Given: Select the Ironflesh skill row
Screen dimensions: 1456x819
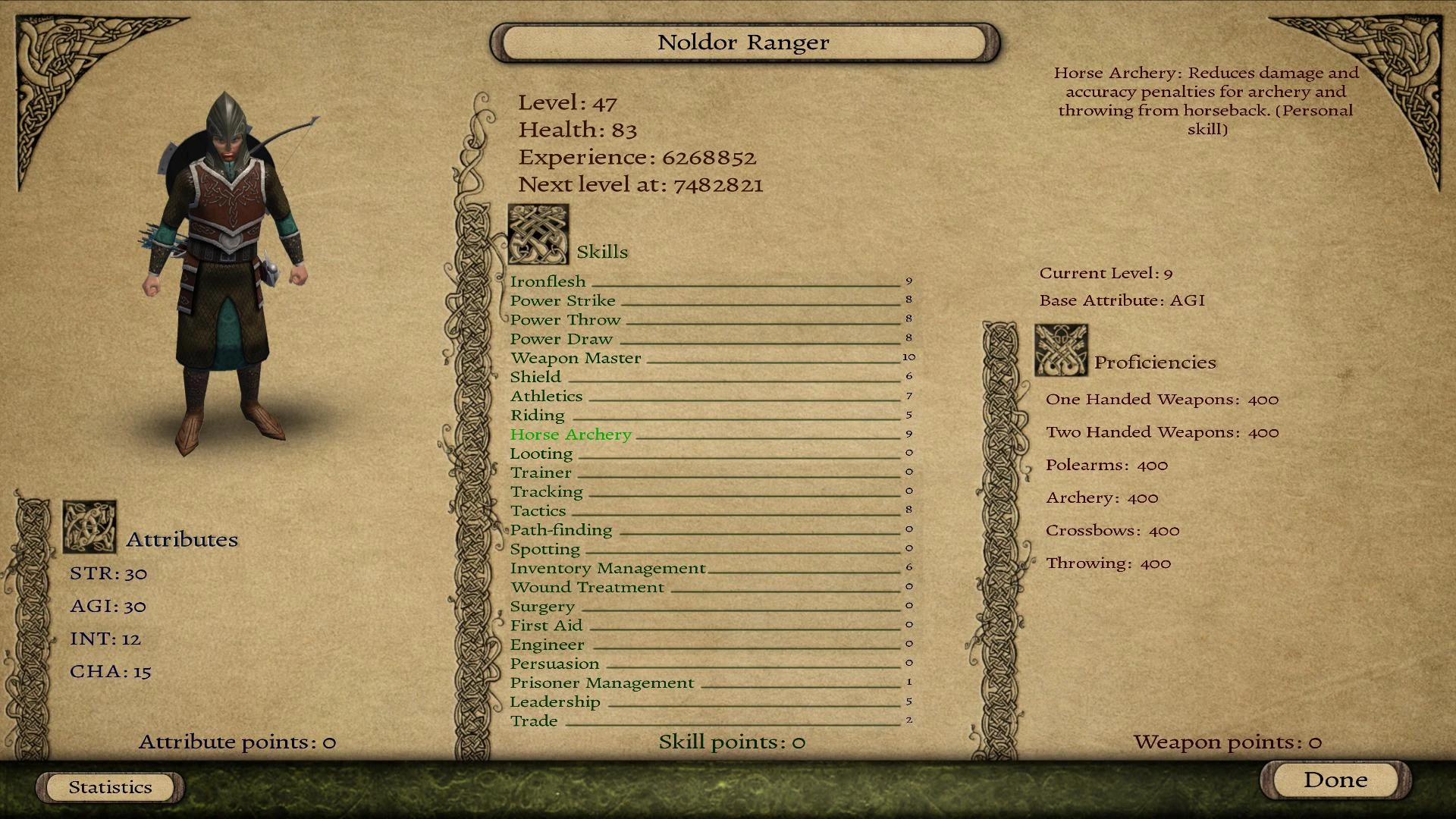Looking at the screenshot, I should click(548, 281).
